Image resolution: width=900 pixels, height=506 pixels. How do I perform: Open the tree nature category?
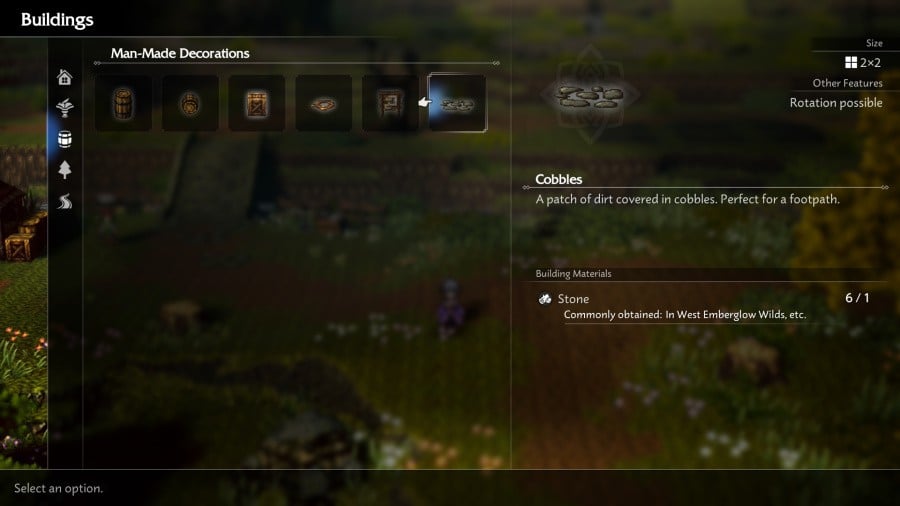(65, 169)
